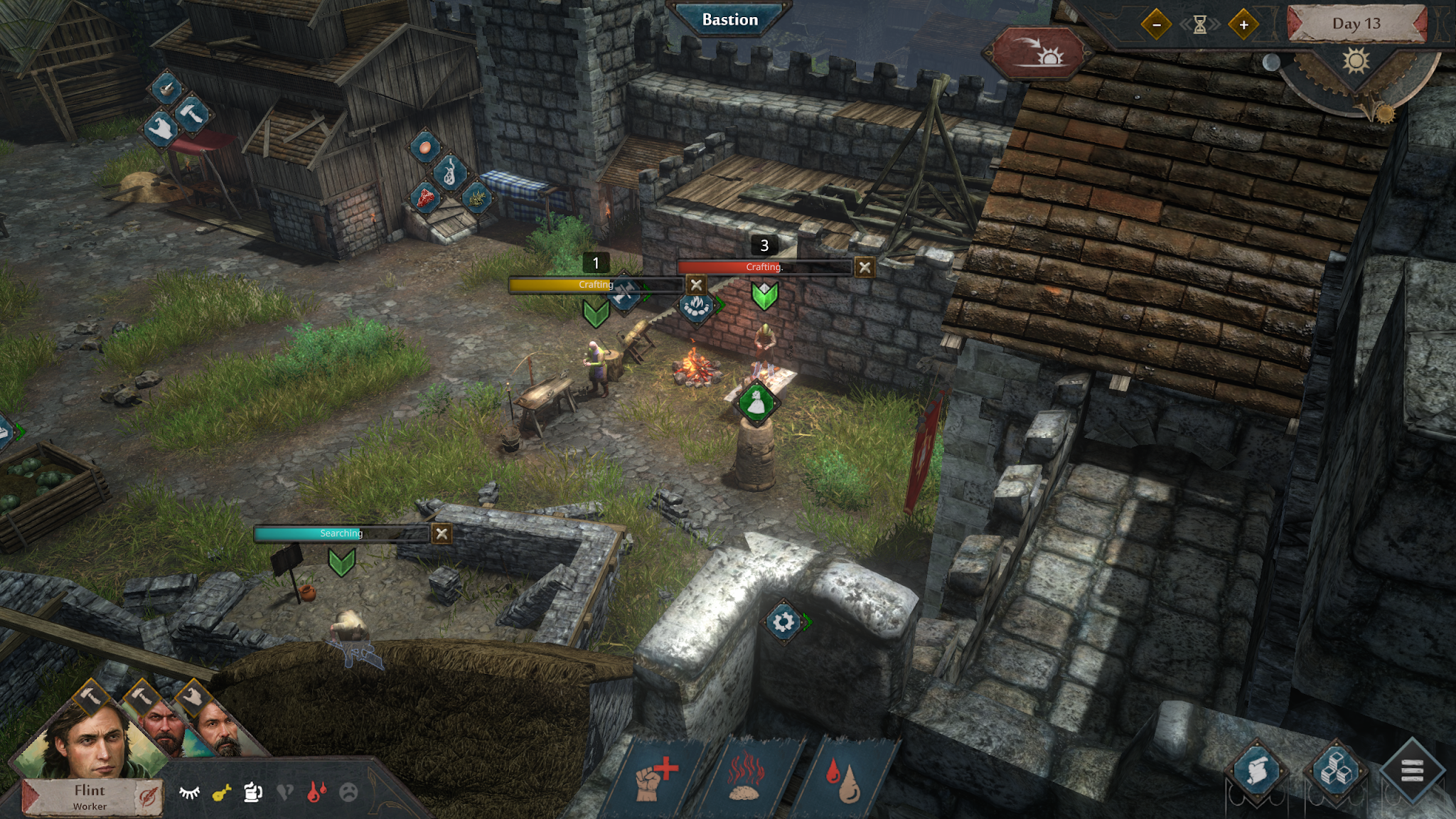
Task: Open the scroll journal icon
Action: (1256, 771)
